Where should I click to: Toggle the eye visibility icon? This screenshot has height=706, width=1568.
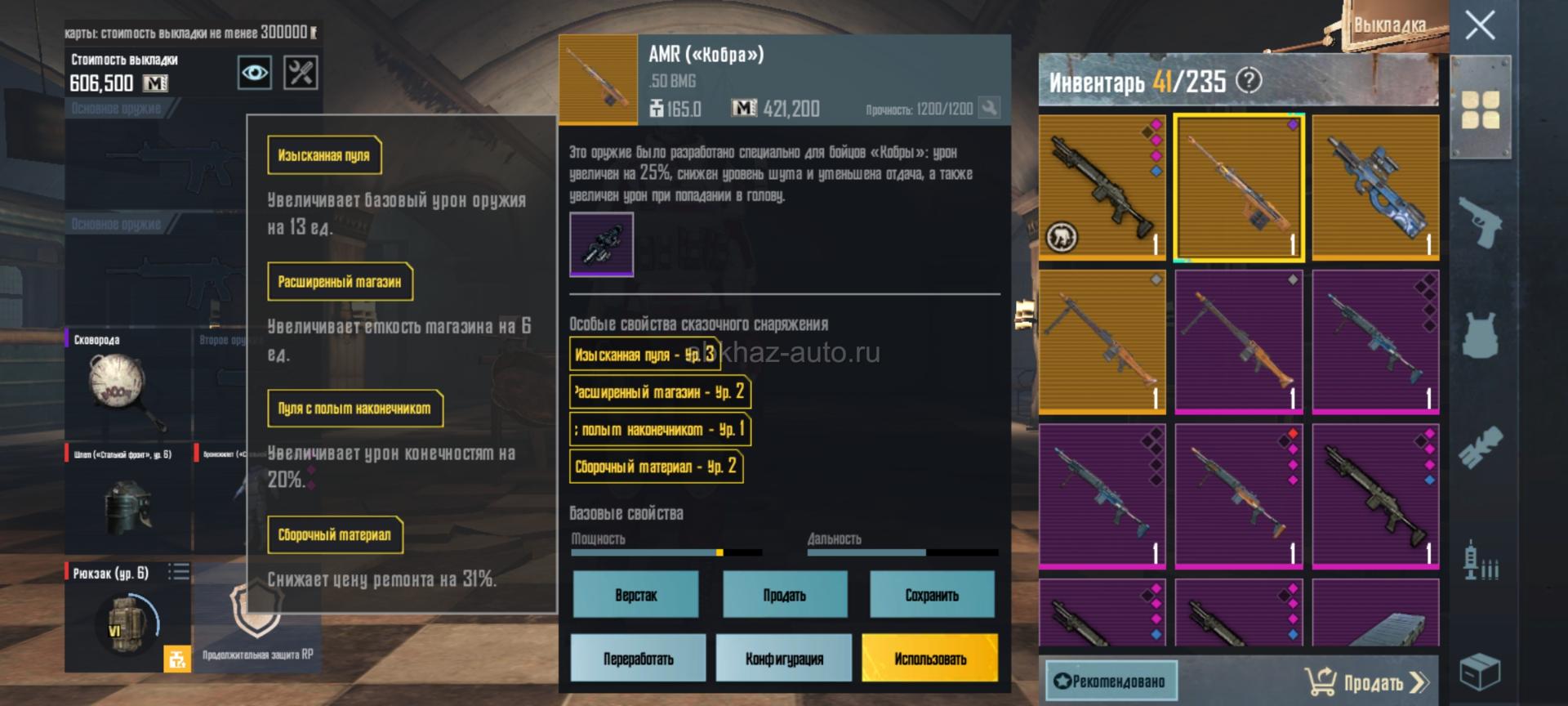point(255,74)
